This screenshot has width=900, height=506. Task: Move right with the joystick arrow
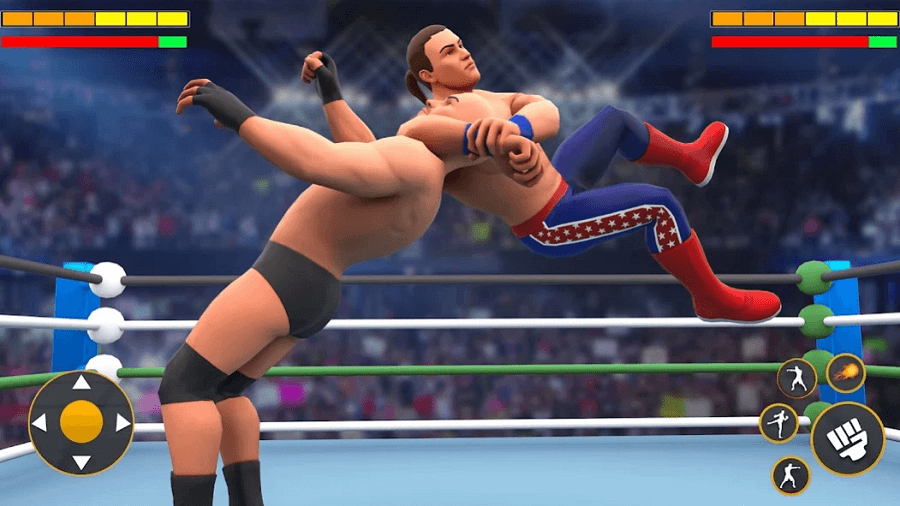[122, 422]
